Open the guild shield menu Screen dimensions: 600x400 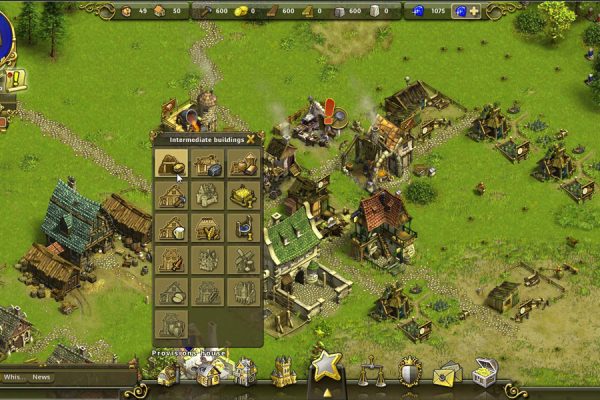(409, 372)
